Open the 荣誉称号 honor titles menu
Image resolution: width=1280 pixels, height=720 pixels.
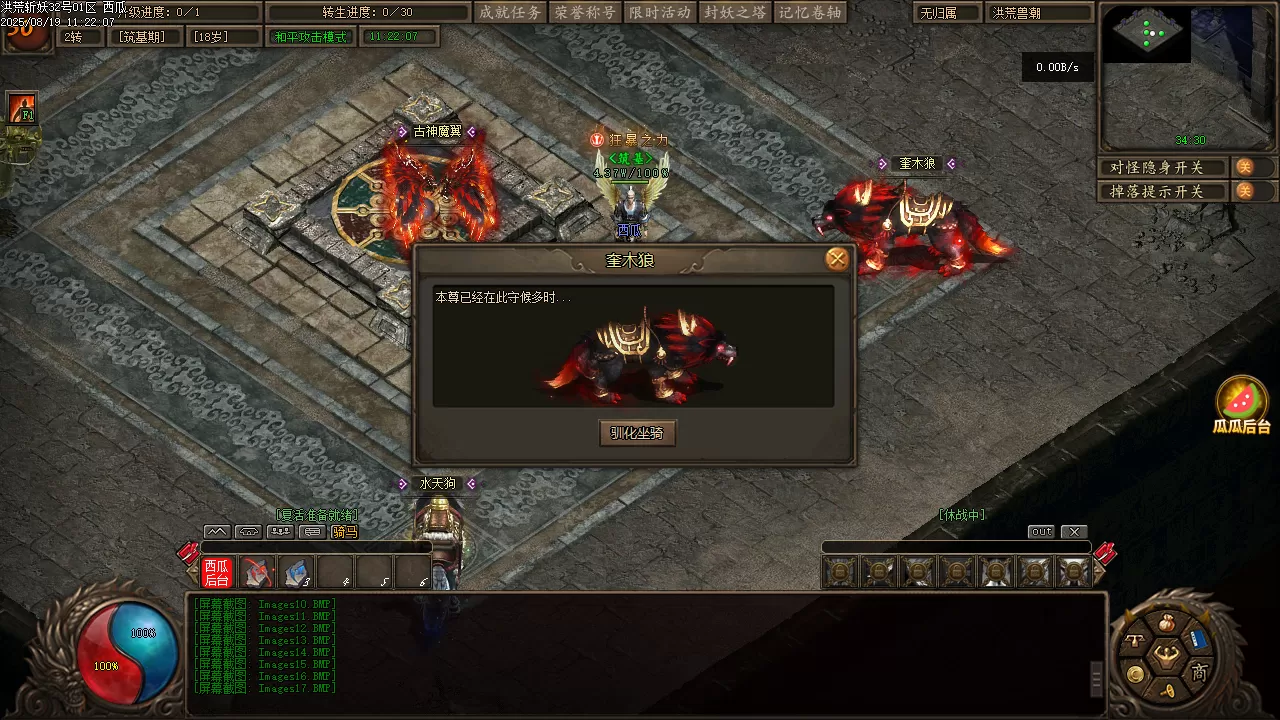(x=585, y=12)
